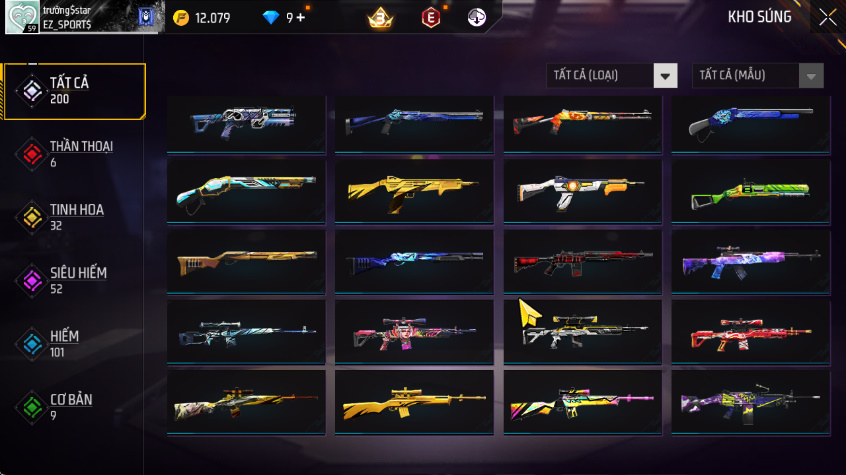Open the Tinh Hoa rarity tab
The image size is (846, 475).
pos(73,217)
